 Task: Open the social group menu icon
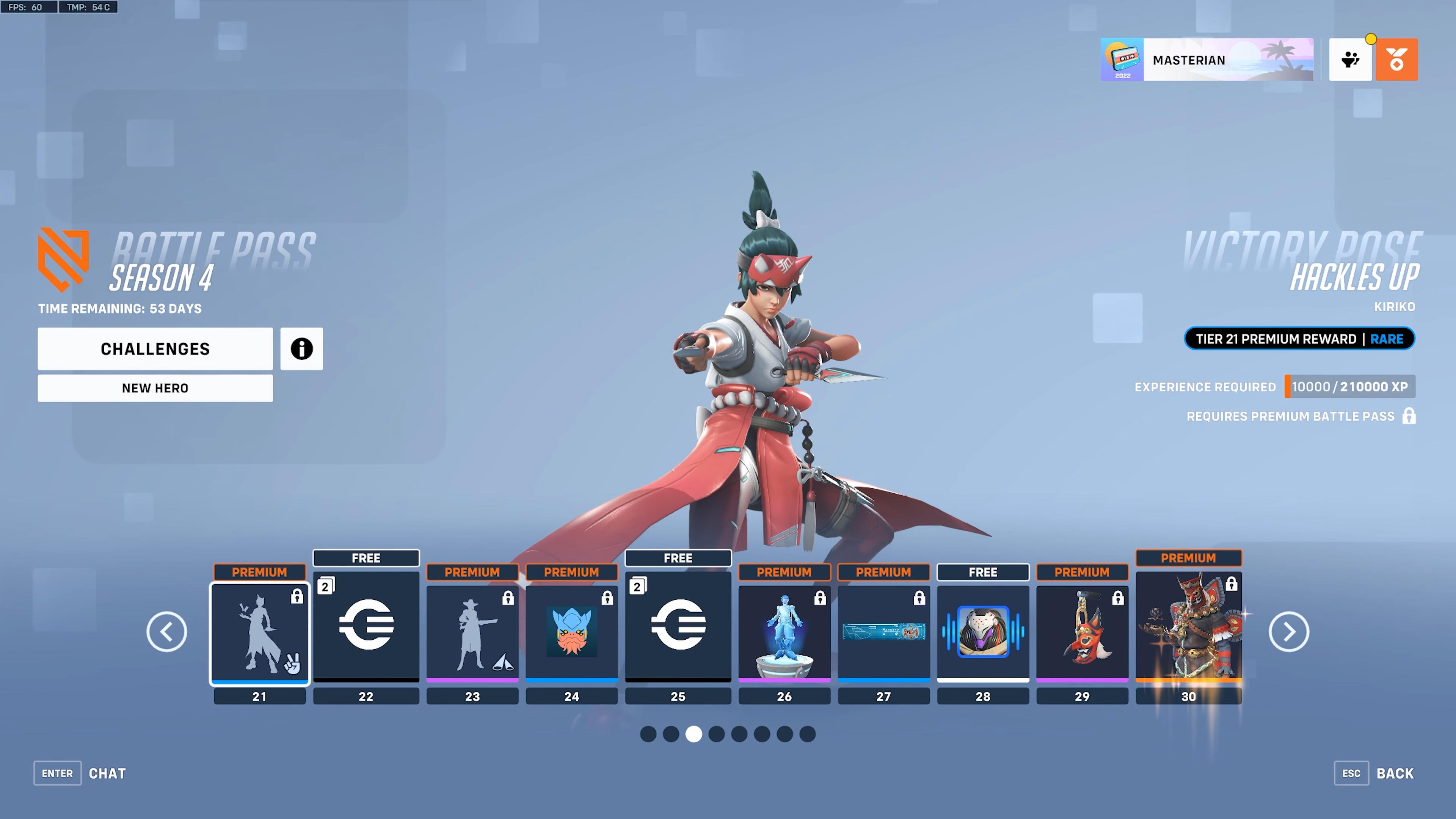pos(1350,60)
